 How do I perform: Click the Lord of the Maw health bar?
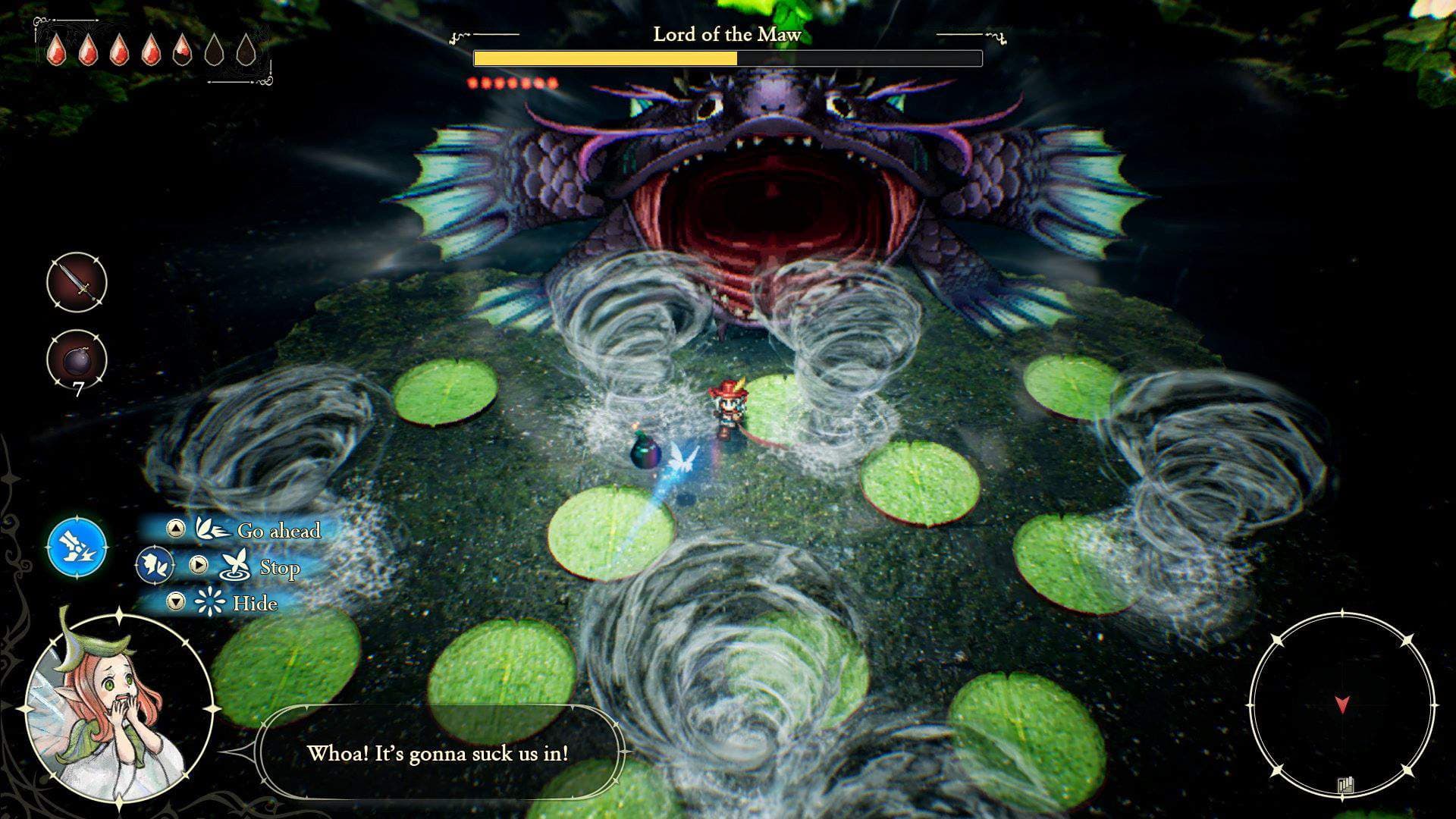pos(728,57)
